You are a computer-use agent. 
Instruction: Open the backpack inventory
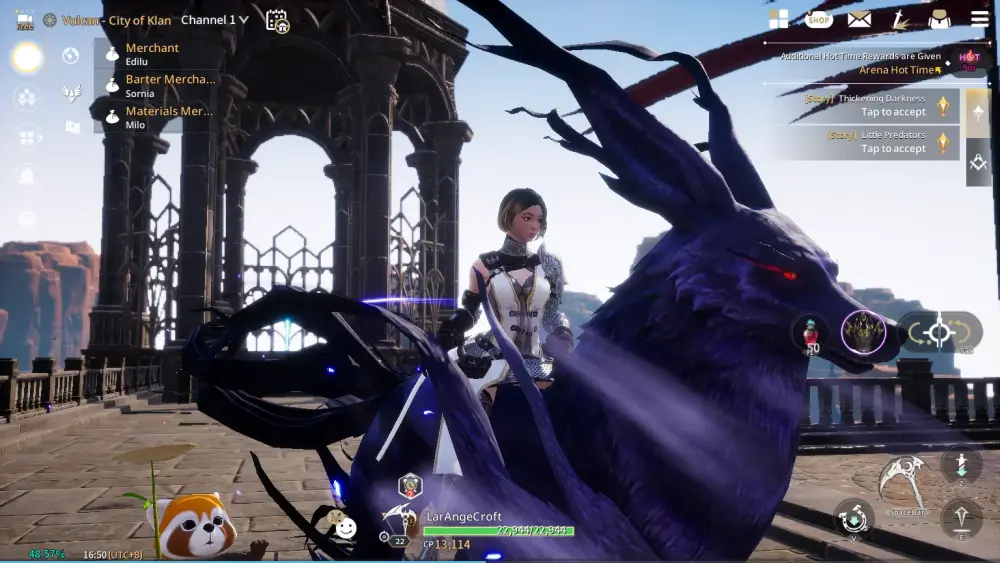(x=939, y=19)
